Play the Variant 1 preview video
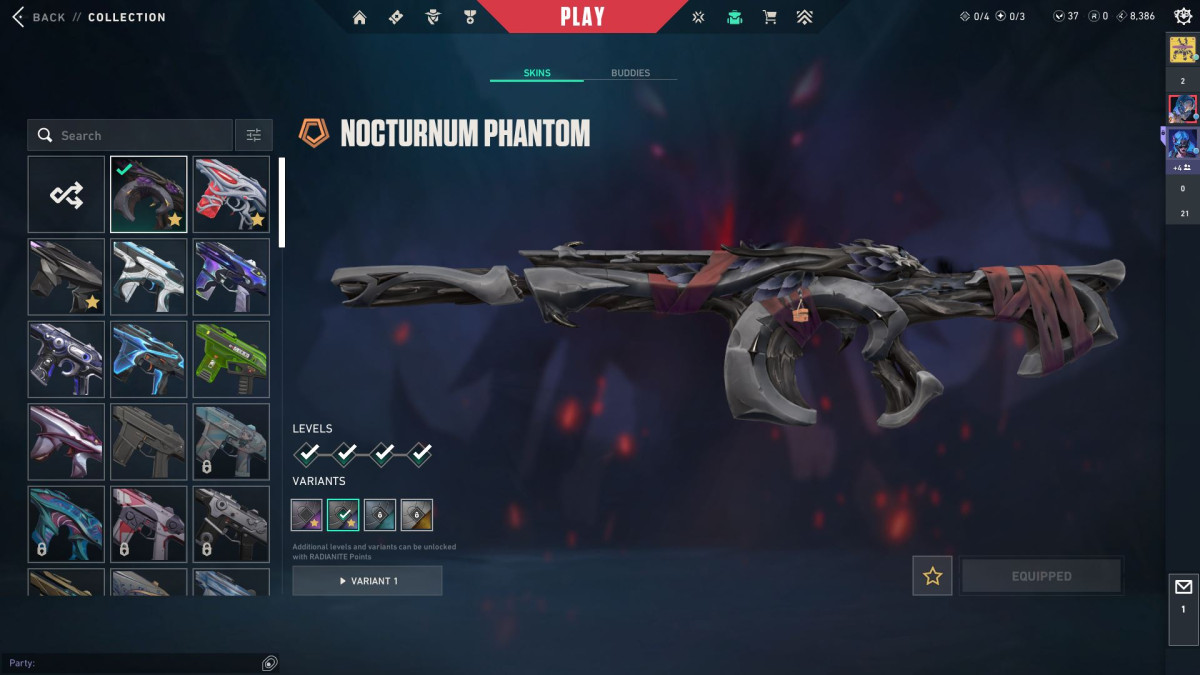Image resolution: width=1200 pixels, height=675 pixels. tap(367, 581)
